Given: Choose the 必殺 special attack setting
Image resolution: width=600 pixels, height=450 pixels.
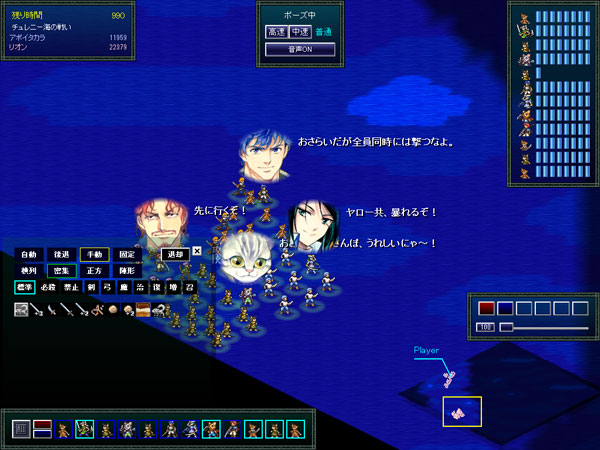Looking at the screenshot, I should coord(48,288).
